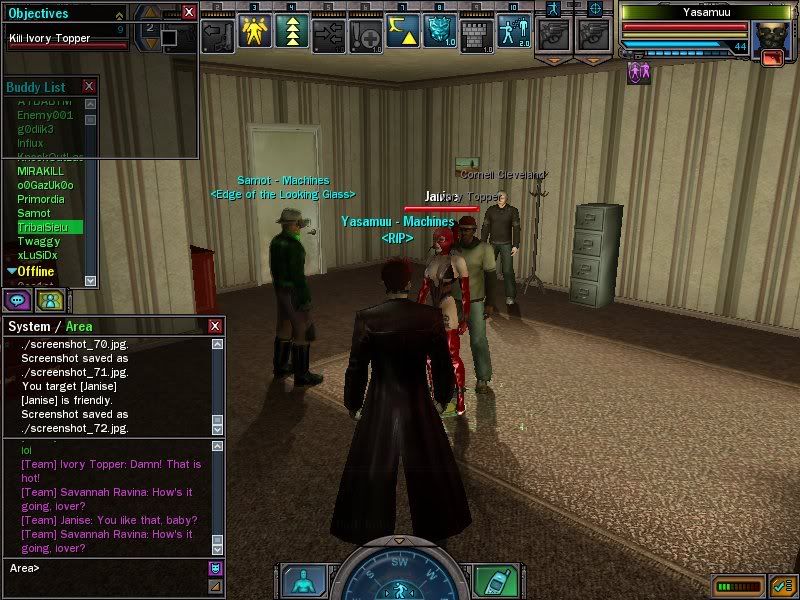Image resolution: width=800 pixels, height=600 pixels.
Task: Click the two-person buddies icon button
Action: point(49,299)
